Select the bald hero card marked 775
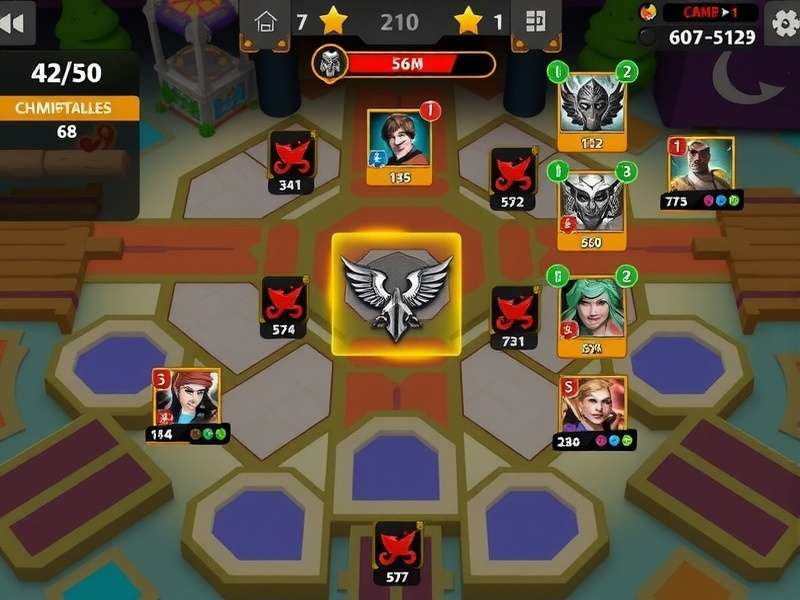 point(700,170)
